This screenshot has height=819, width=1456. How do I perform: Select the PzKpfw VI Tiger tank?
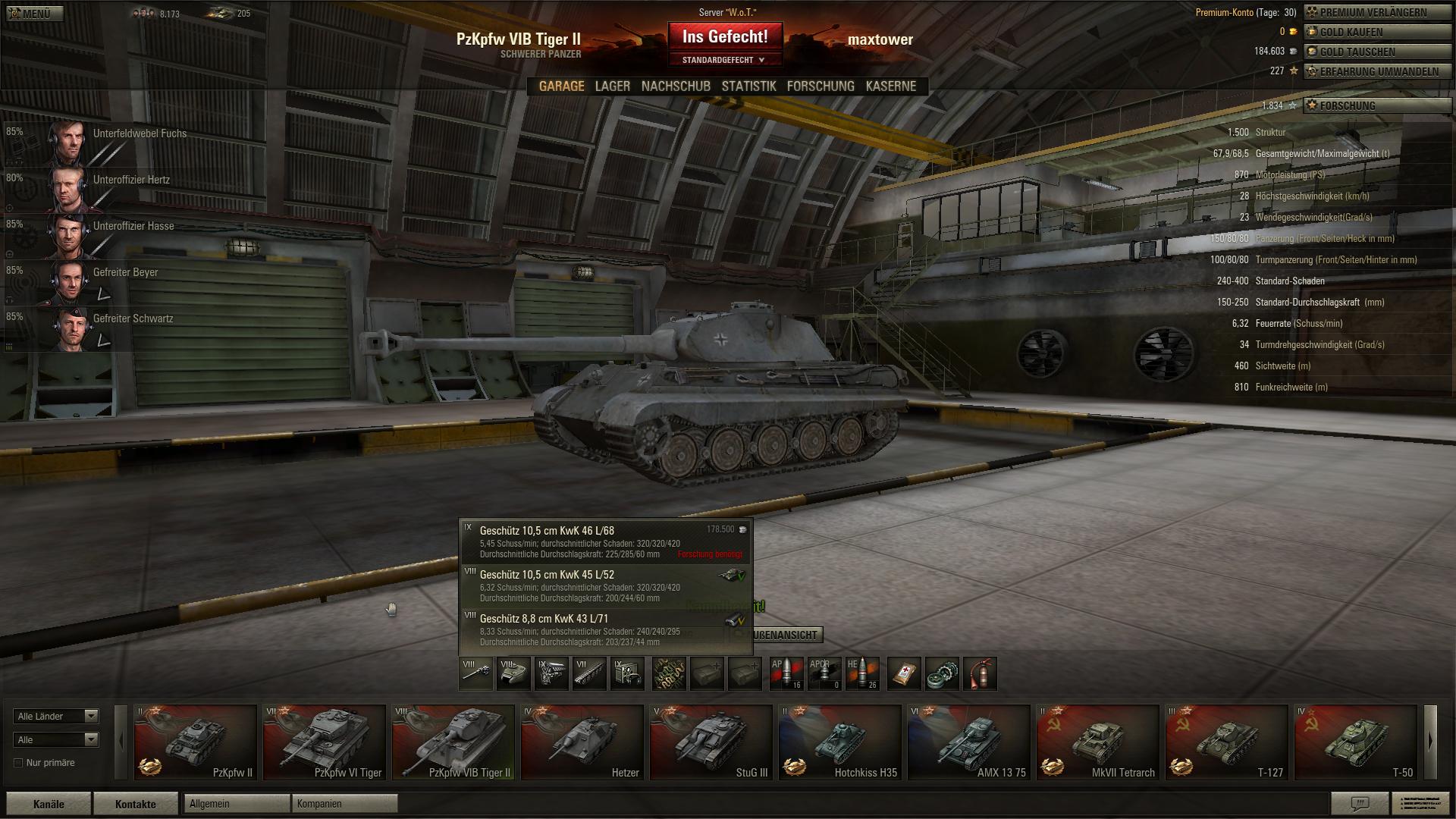click(x=325, y=742)
